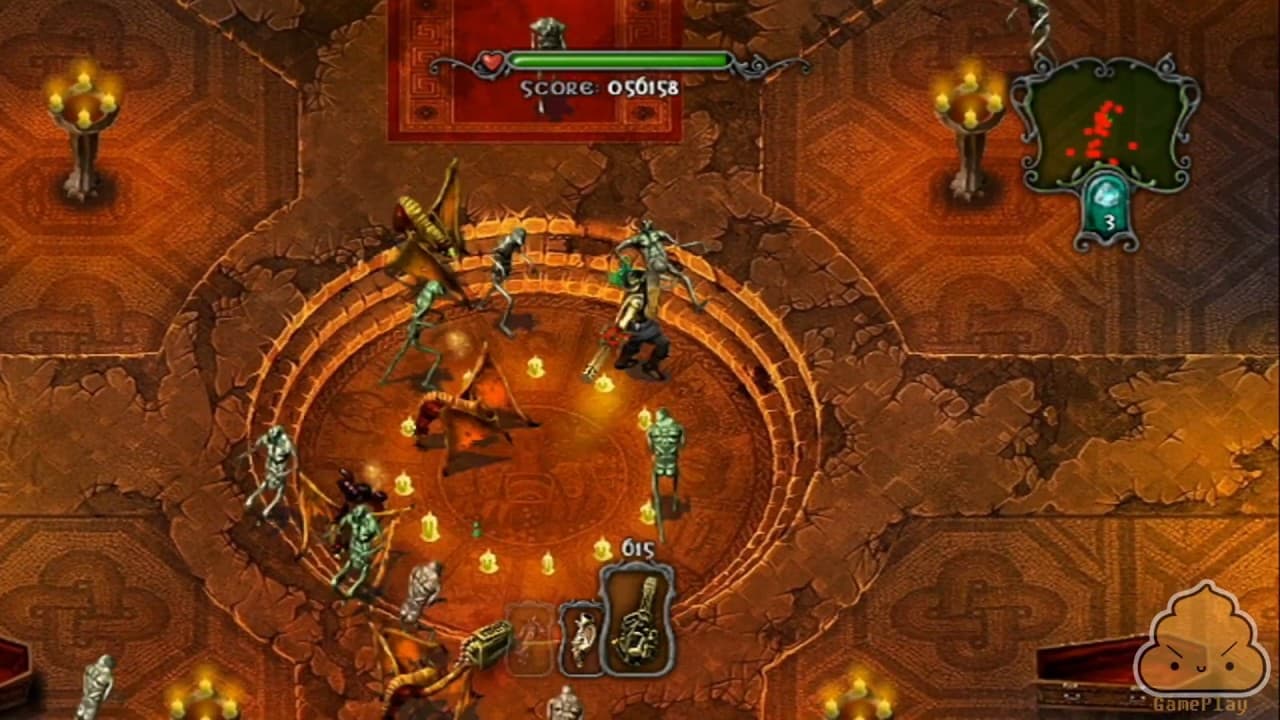Click the score display showing 056158

point(600,87)
